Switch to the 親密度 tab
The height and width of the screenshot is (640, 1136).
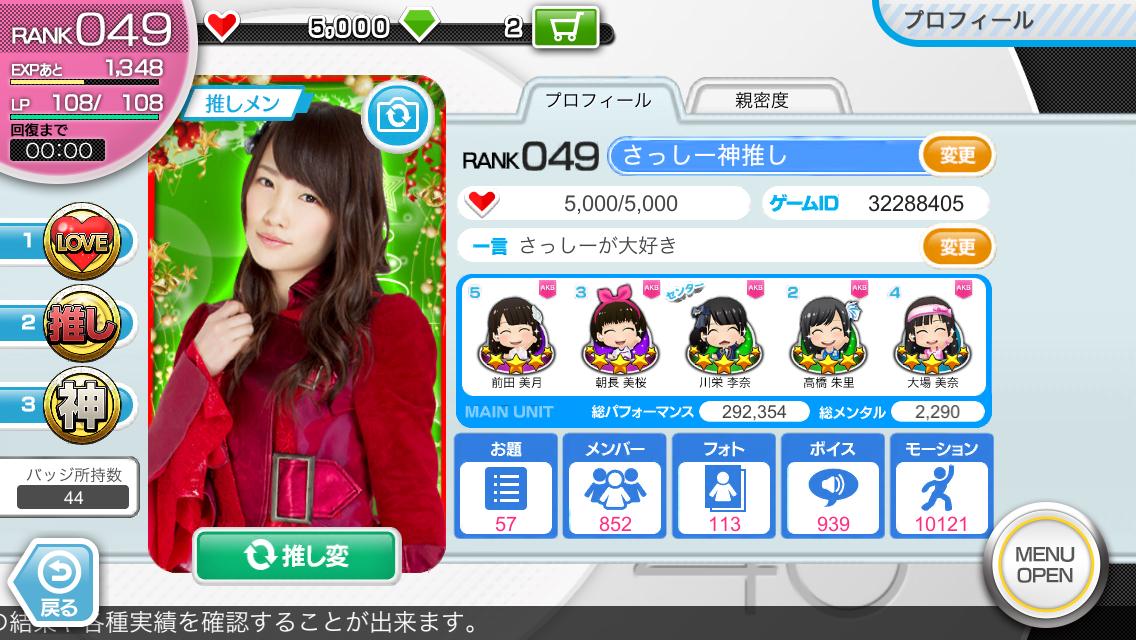tap(762, 101)
